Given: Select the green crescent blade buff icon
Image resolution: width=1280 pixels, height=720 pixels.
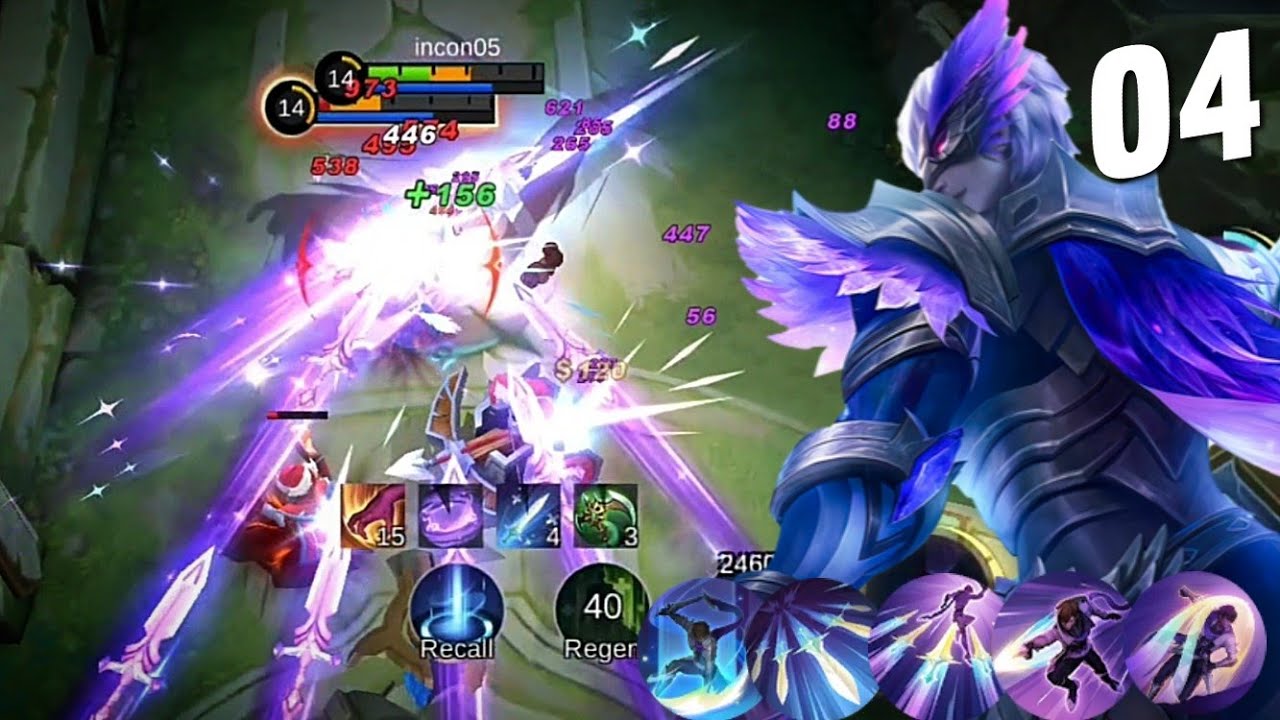Looking at the screenshot, I should coord(606,517).
